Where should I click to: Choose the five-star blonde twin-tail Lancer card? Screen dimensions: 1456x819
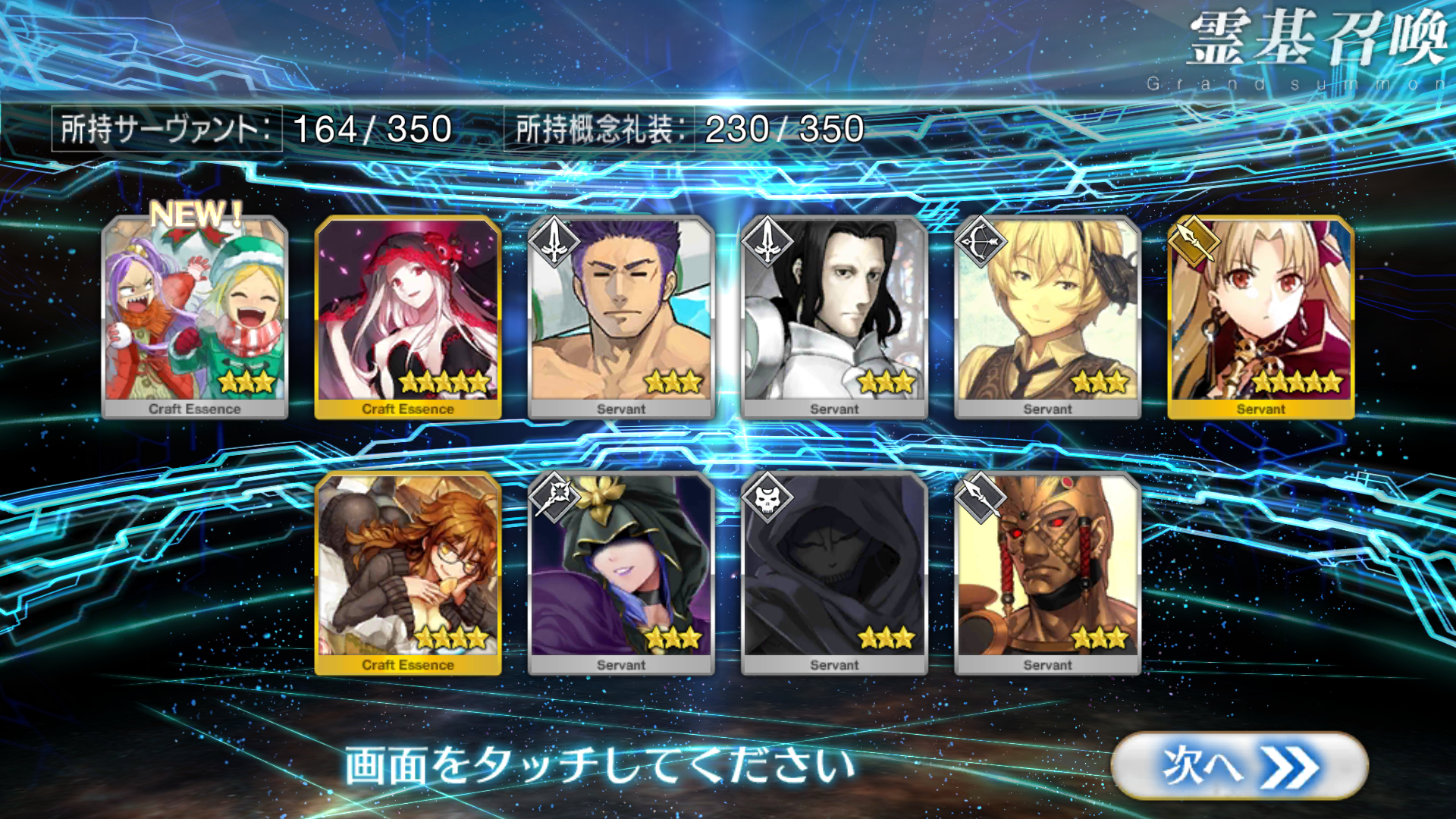[1260, 317]
